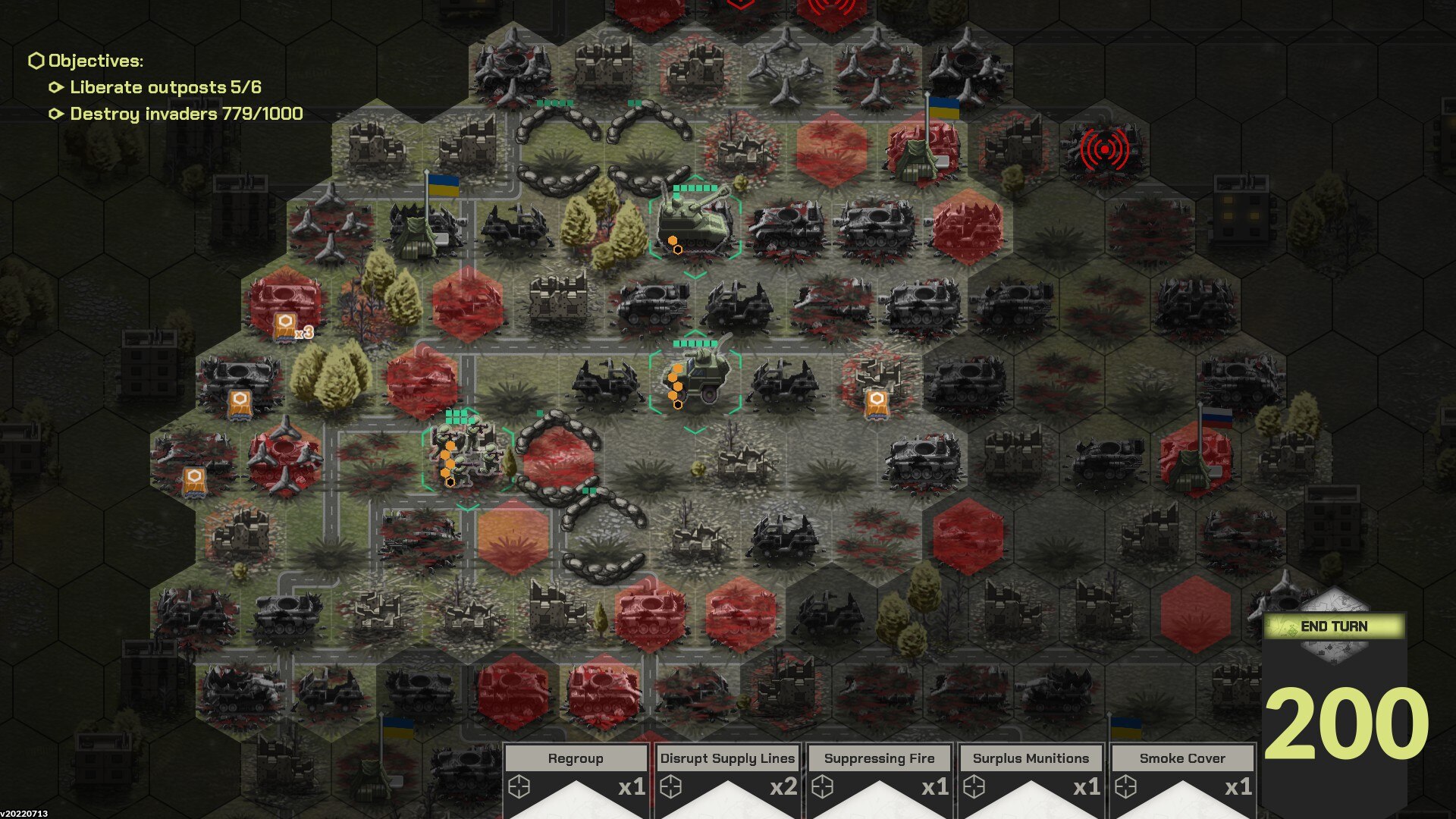Pick the supply crate marked x3
The image size is (1456, 819).
pos(286,326)
